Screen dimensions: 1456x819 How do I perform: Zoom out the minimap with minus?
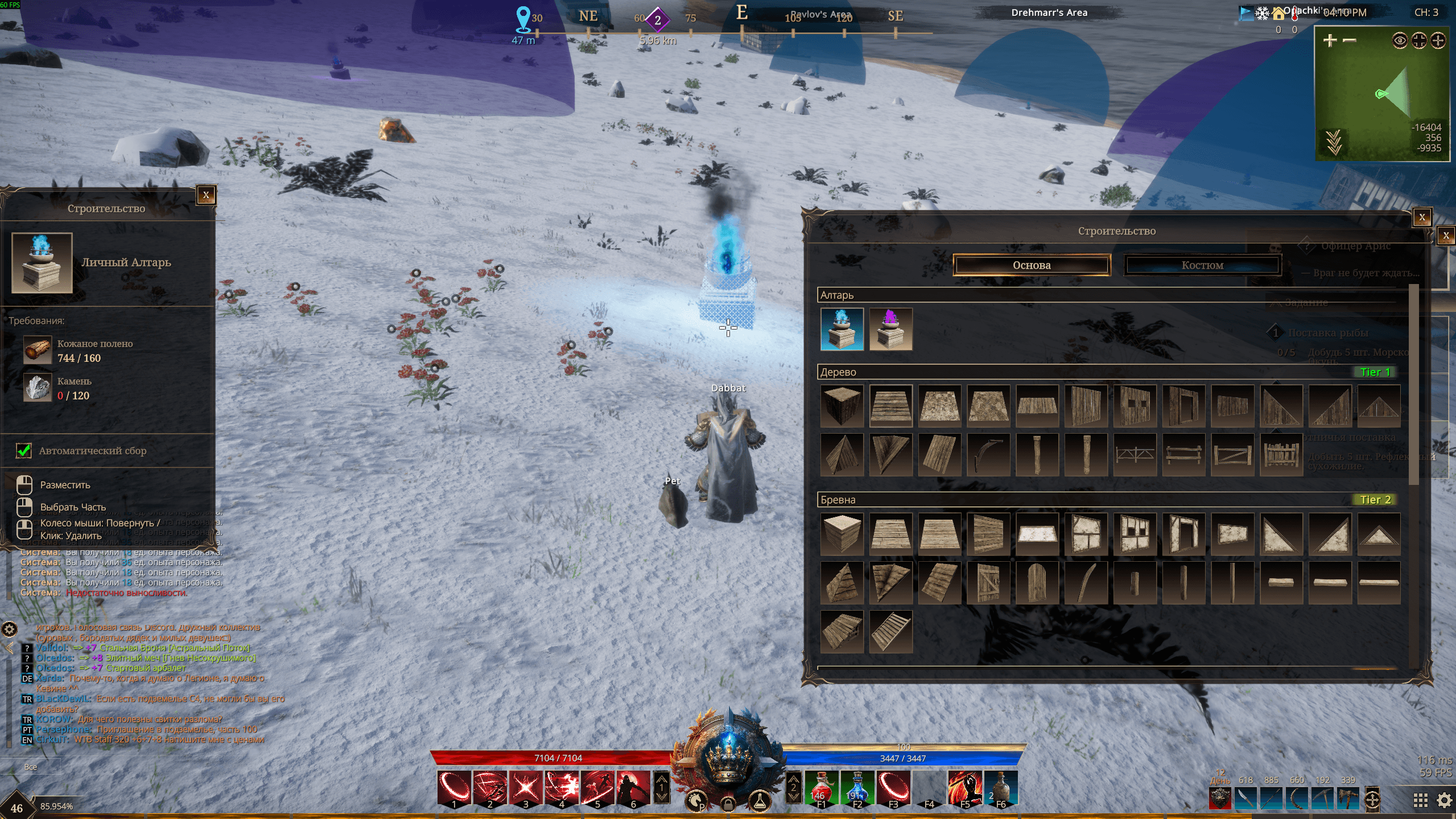tap(1349, 40)
